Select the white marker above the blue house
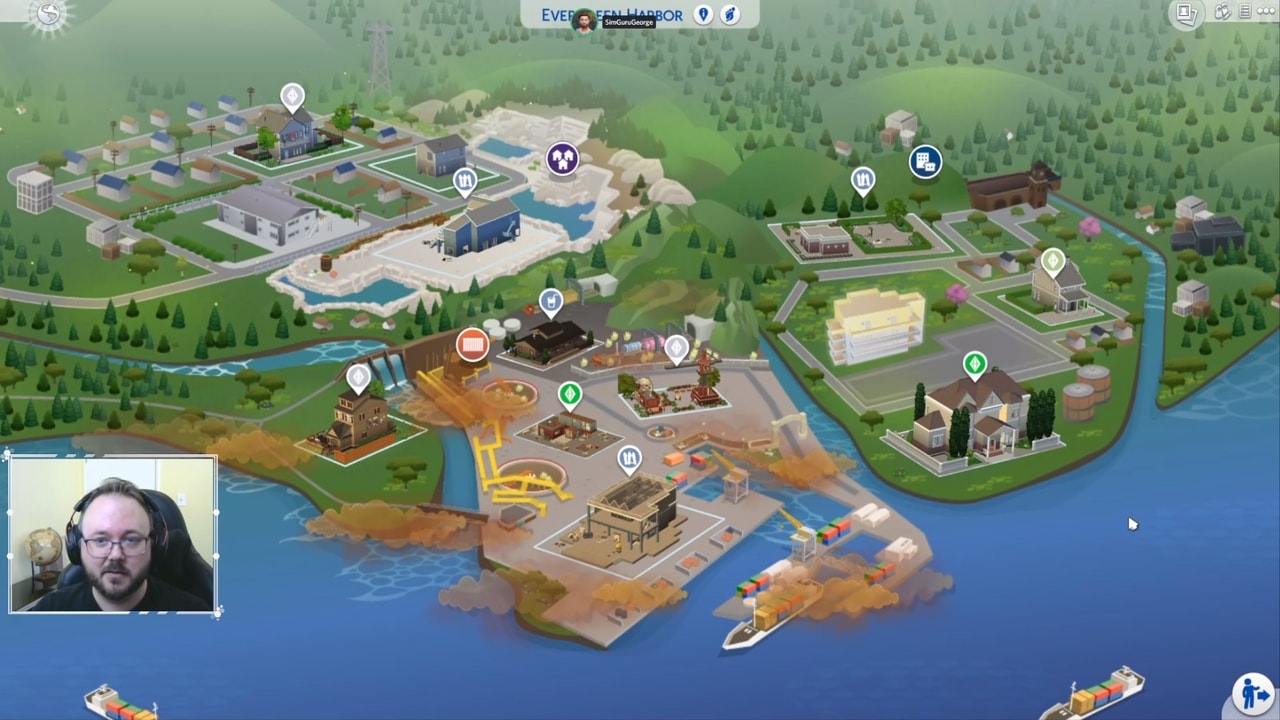Screen dimensions: 1280x720 292,97
